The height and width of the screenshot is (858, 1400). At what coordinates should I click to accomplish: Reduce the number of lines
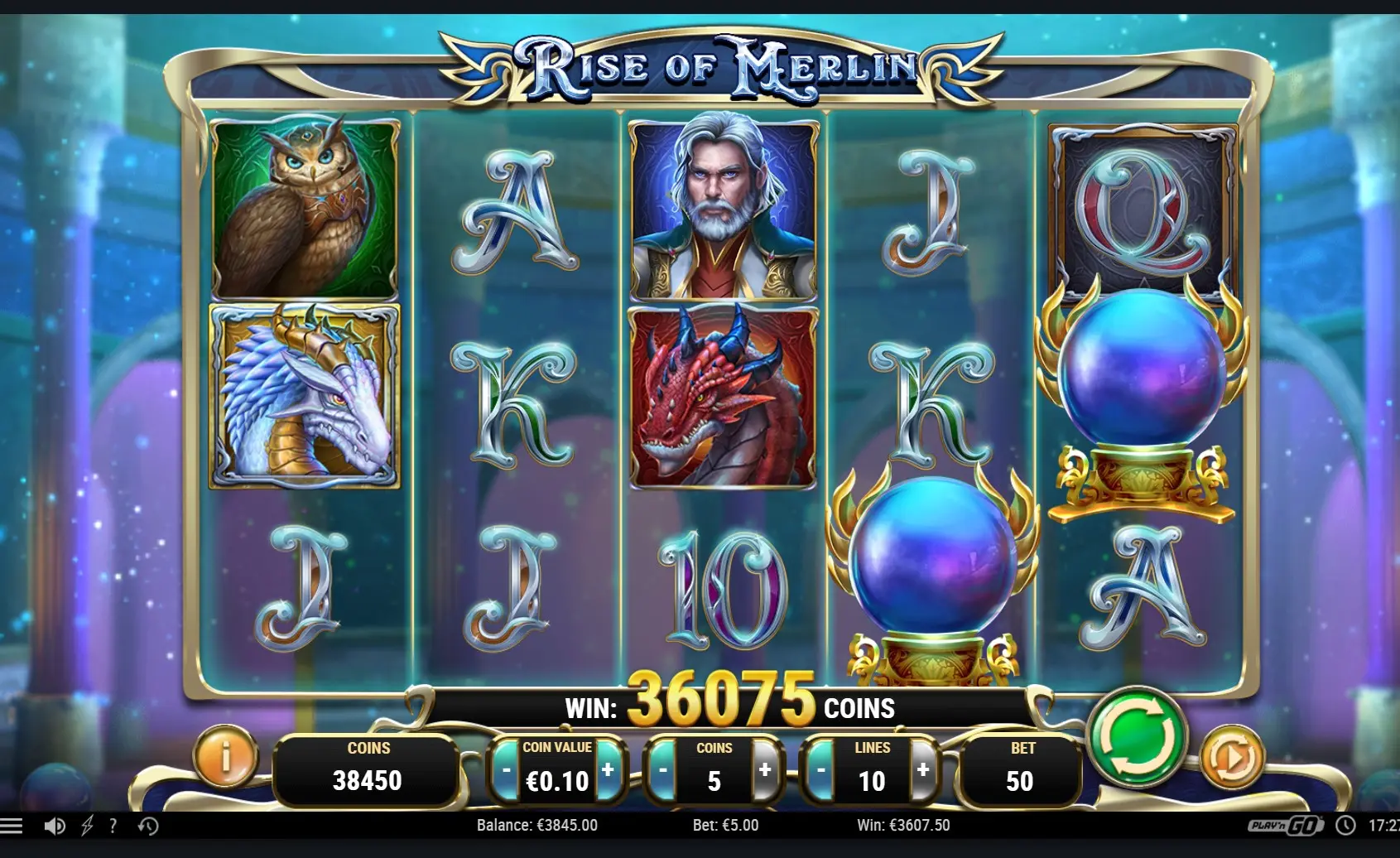tap(820, 771)
